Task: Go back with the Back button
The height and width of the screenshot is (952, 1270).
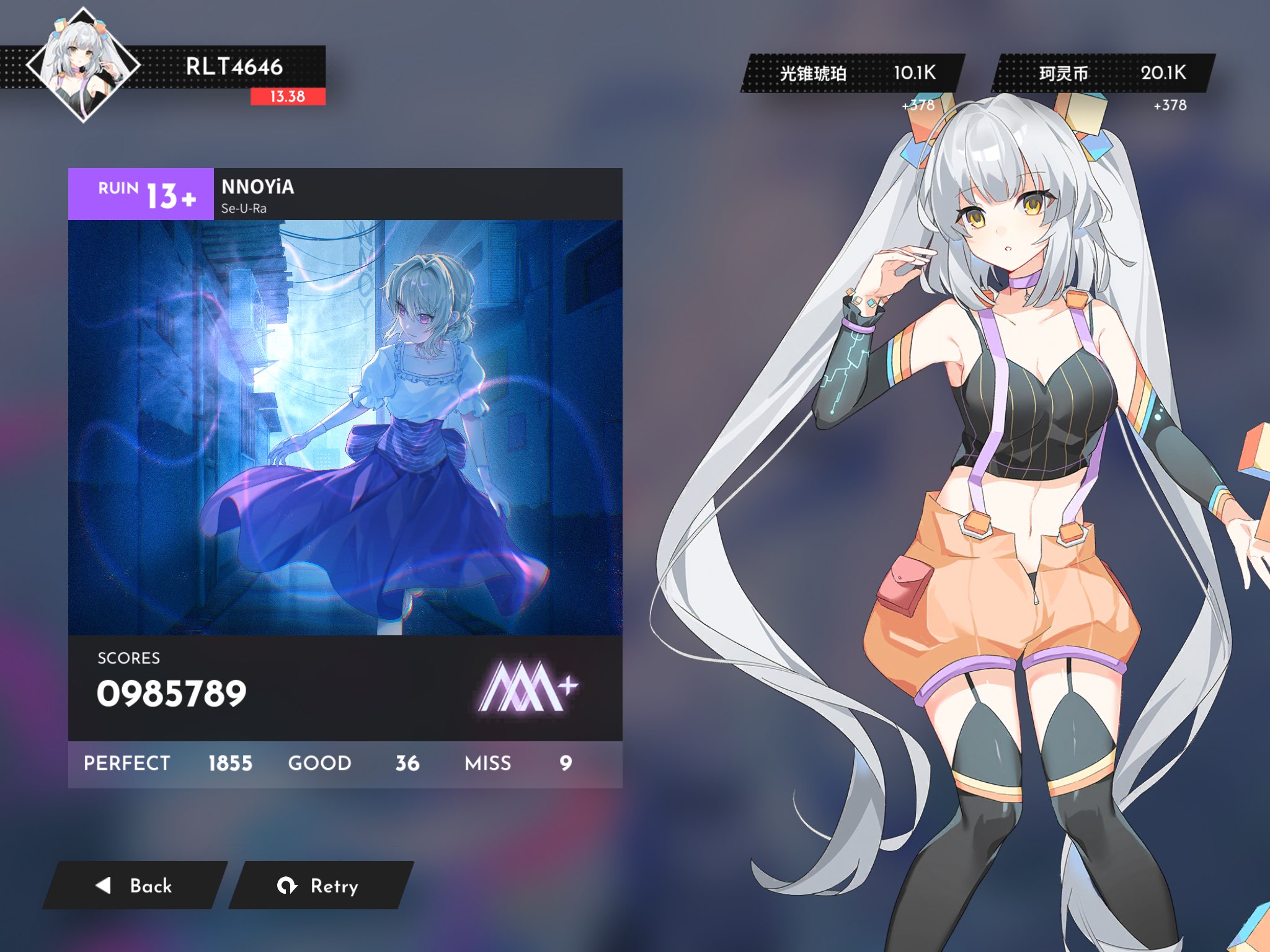Action: pyautogui.click(x=135, y=885)
